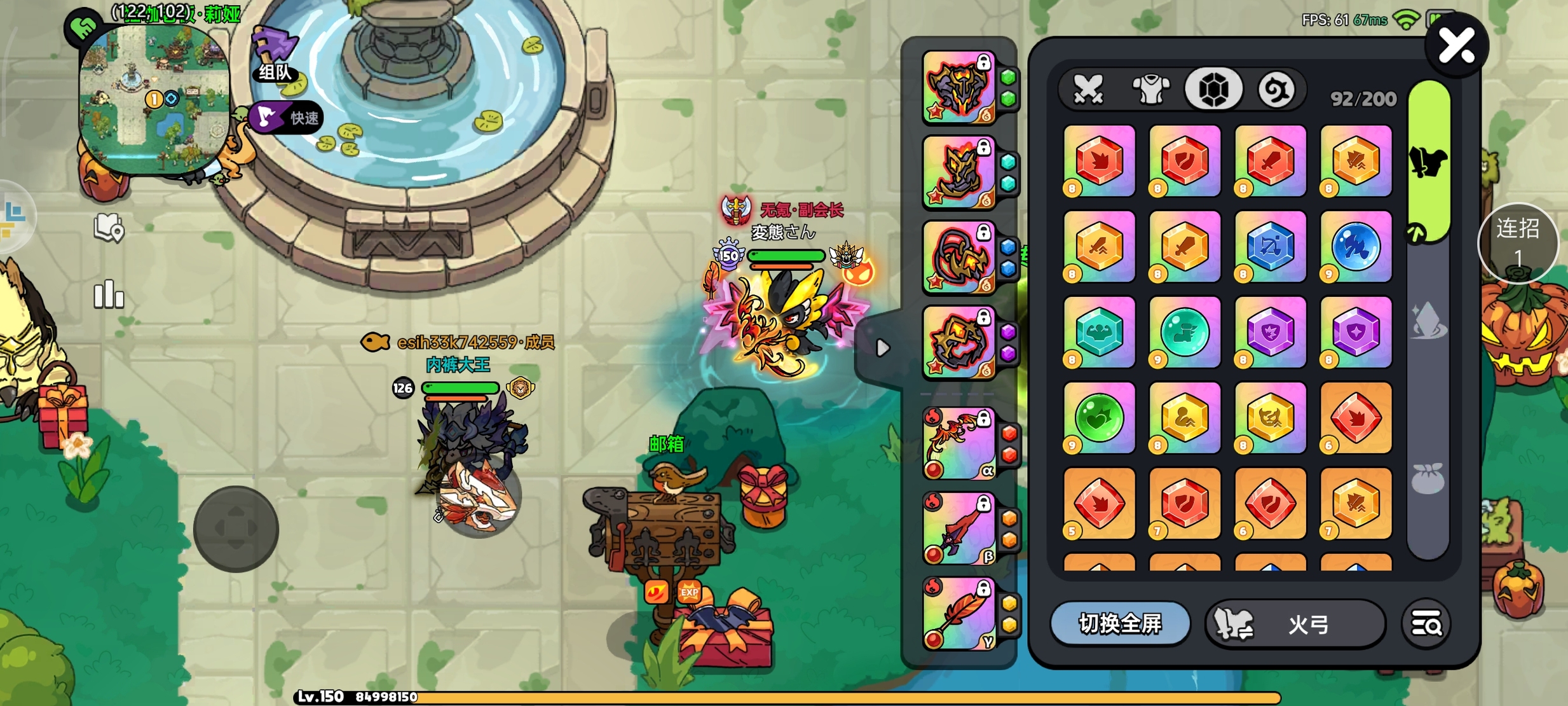Select the spiral rune tab
Viewport: 1568px width, 706px height.
click(x=1276, y=89)
